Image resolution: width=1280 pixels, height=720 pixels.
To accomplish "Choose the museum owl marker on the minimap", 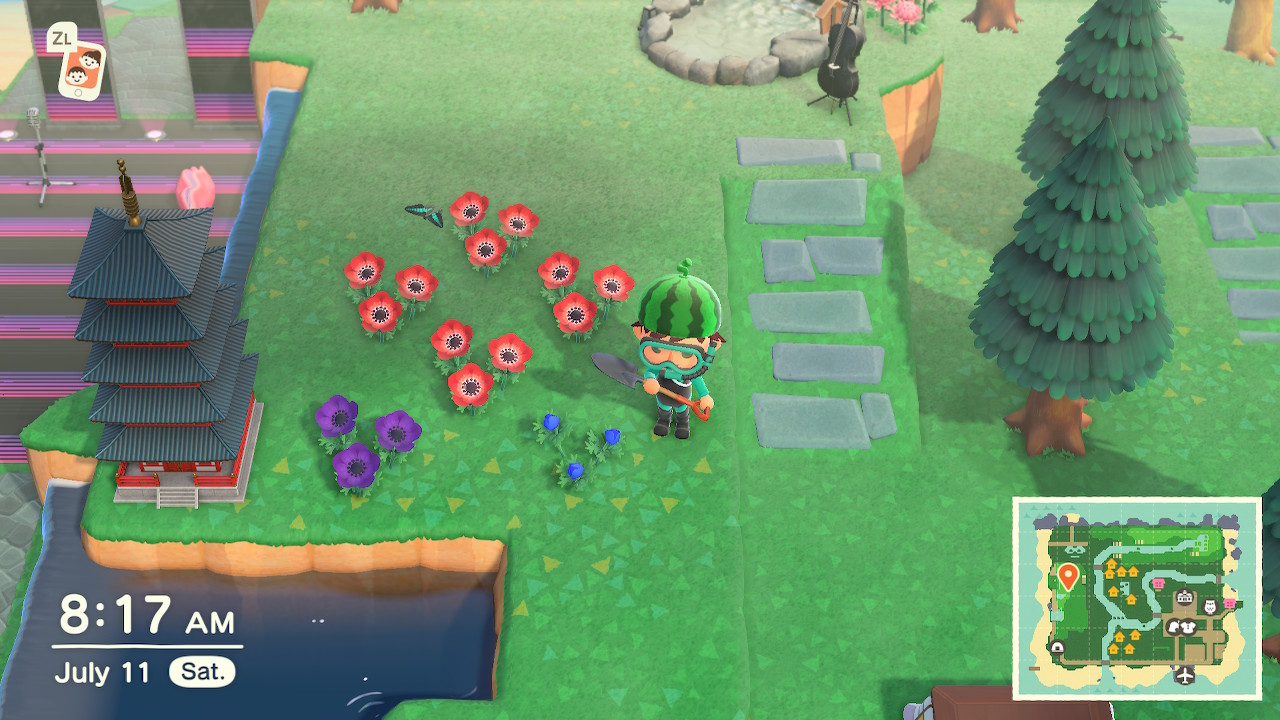I will (1209, 607).
